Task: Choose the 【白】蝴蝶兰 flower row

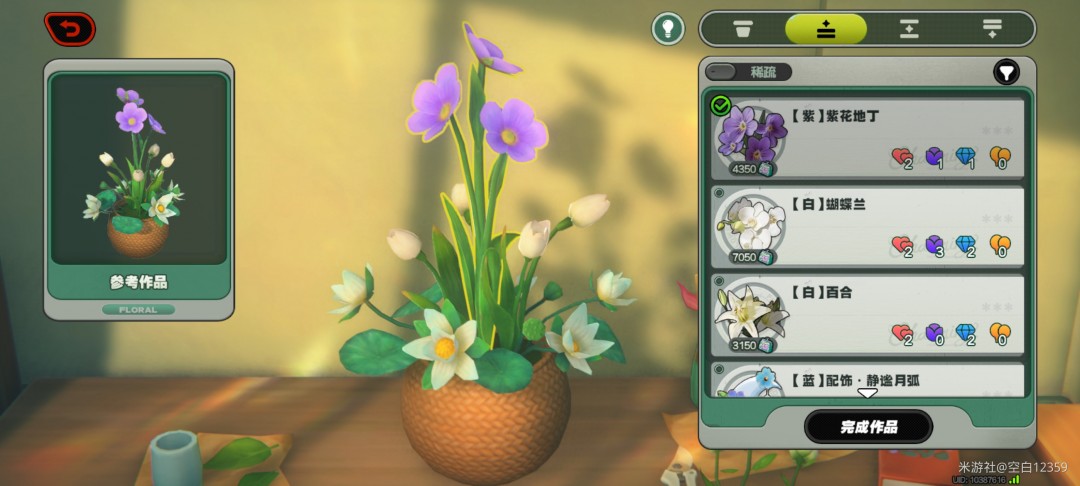Action: click(x=868, y=227)
